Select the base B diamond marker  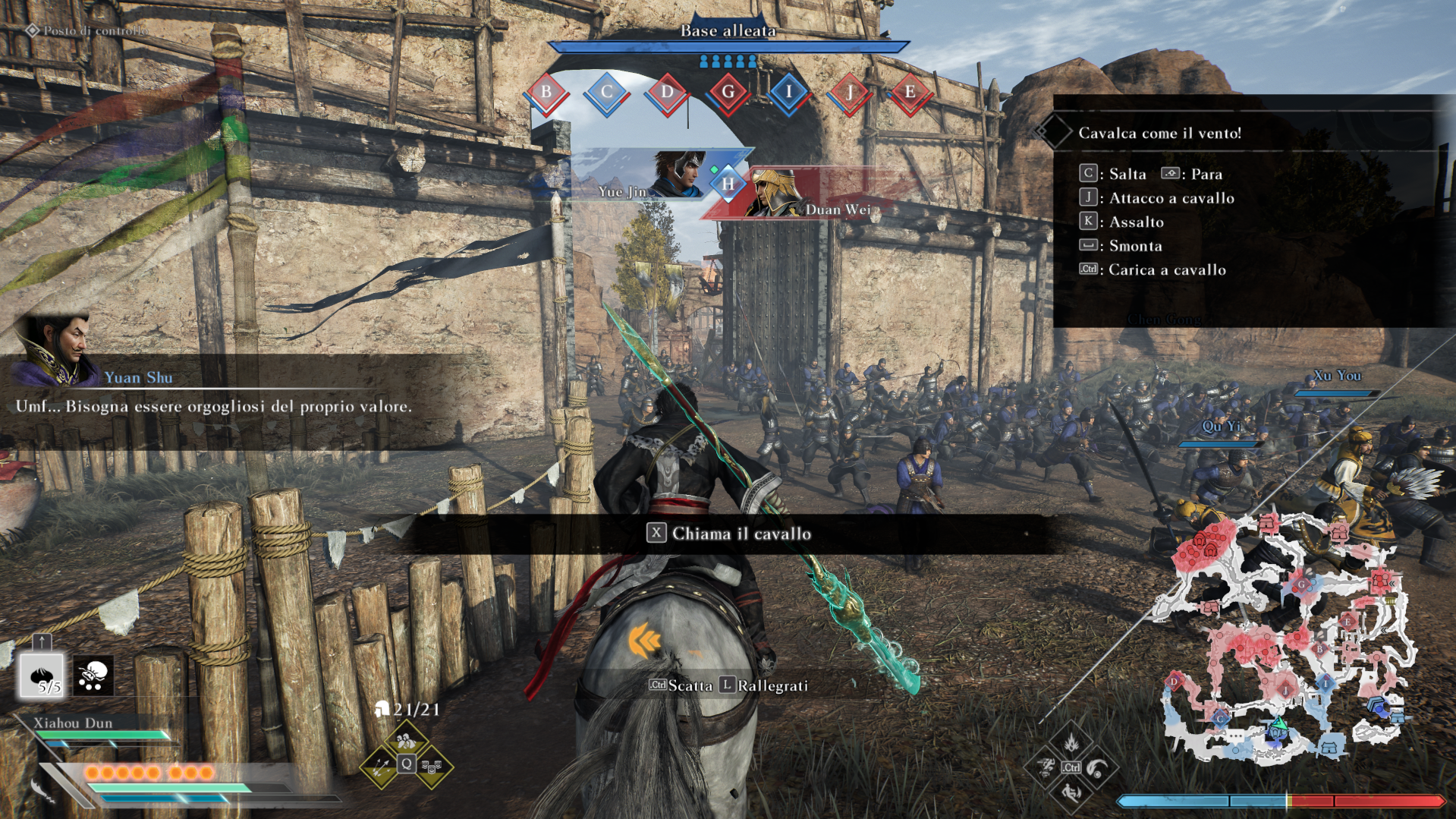[546, 93]
